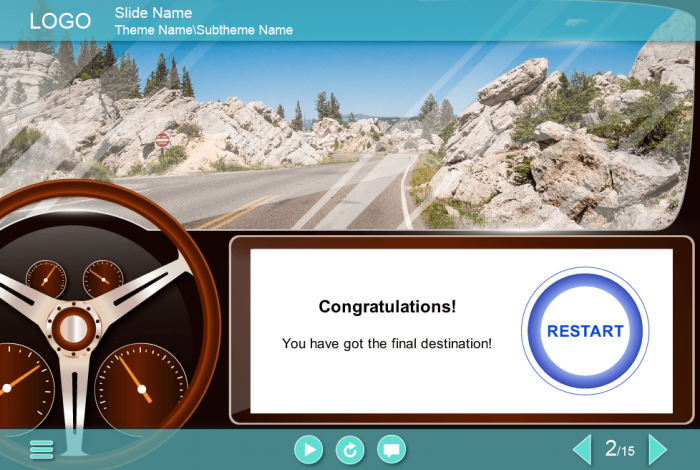The height and width of the screenshot is (470, 700).
Task: Open the speech bubble comments button
Action: 392,450
